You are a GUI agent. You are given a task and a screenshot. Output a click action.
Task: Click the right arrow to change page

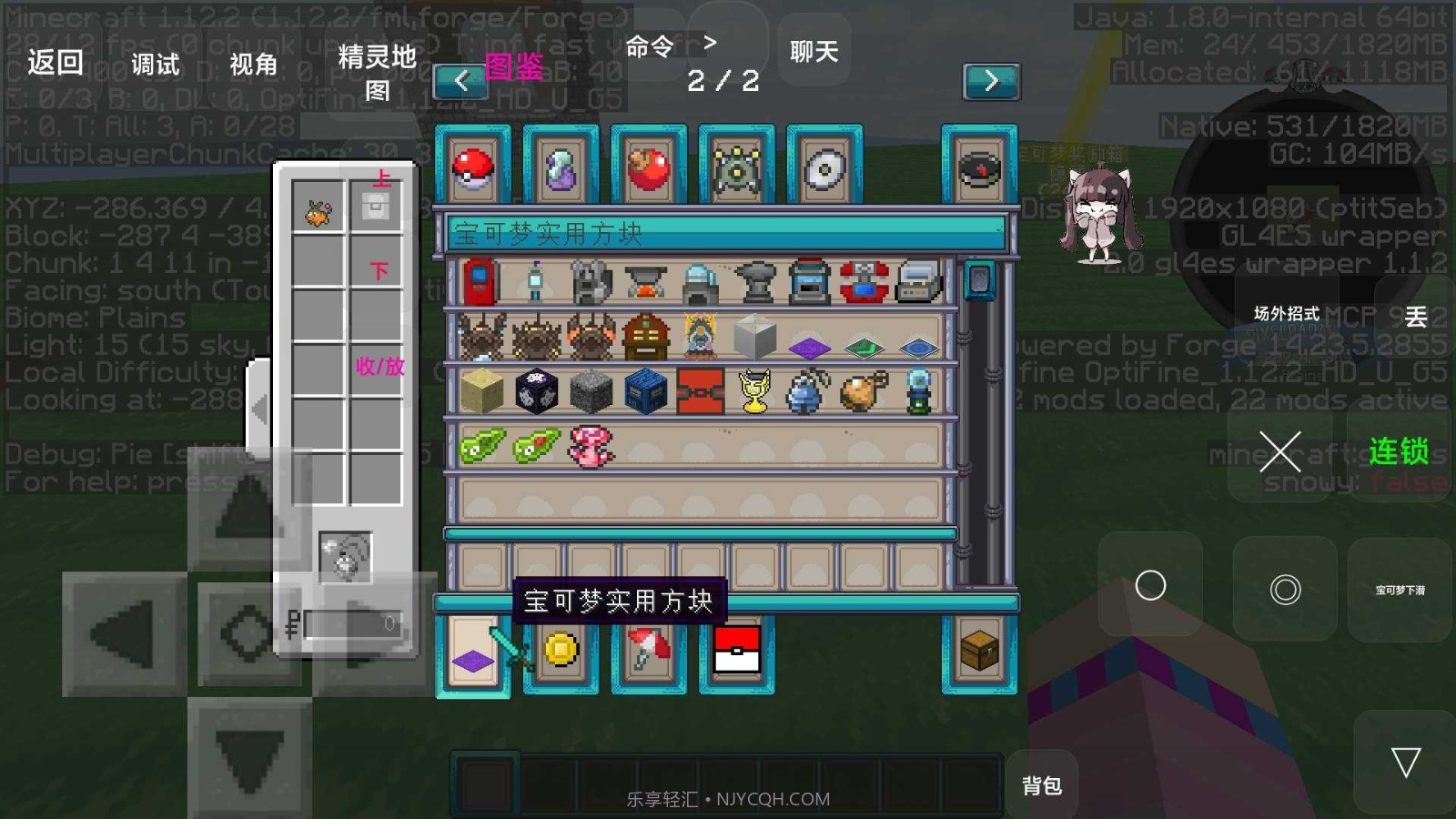click(x=992, y=79)
